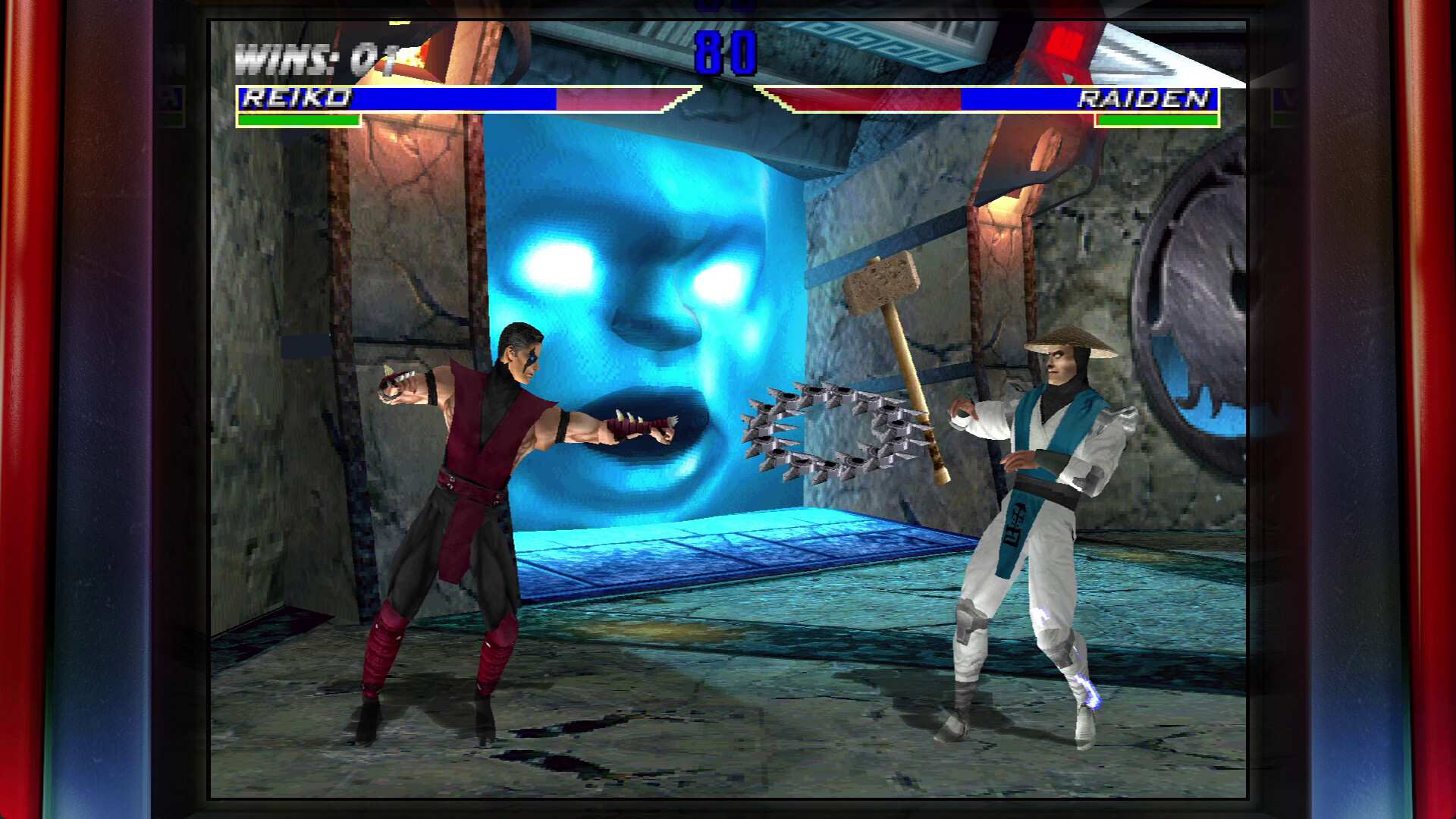Click the REIKO name label
The height and width of the screenshot is (819, 1456).
coord(296,98)
